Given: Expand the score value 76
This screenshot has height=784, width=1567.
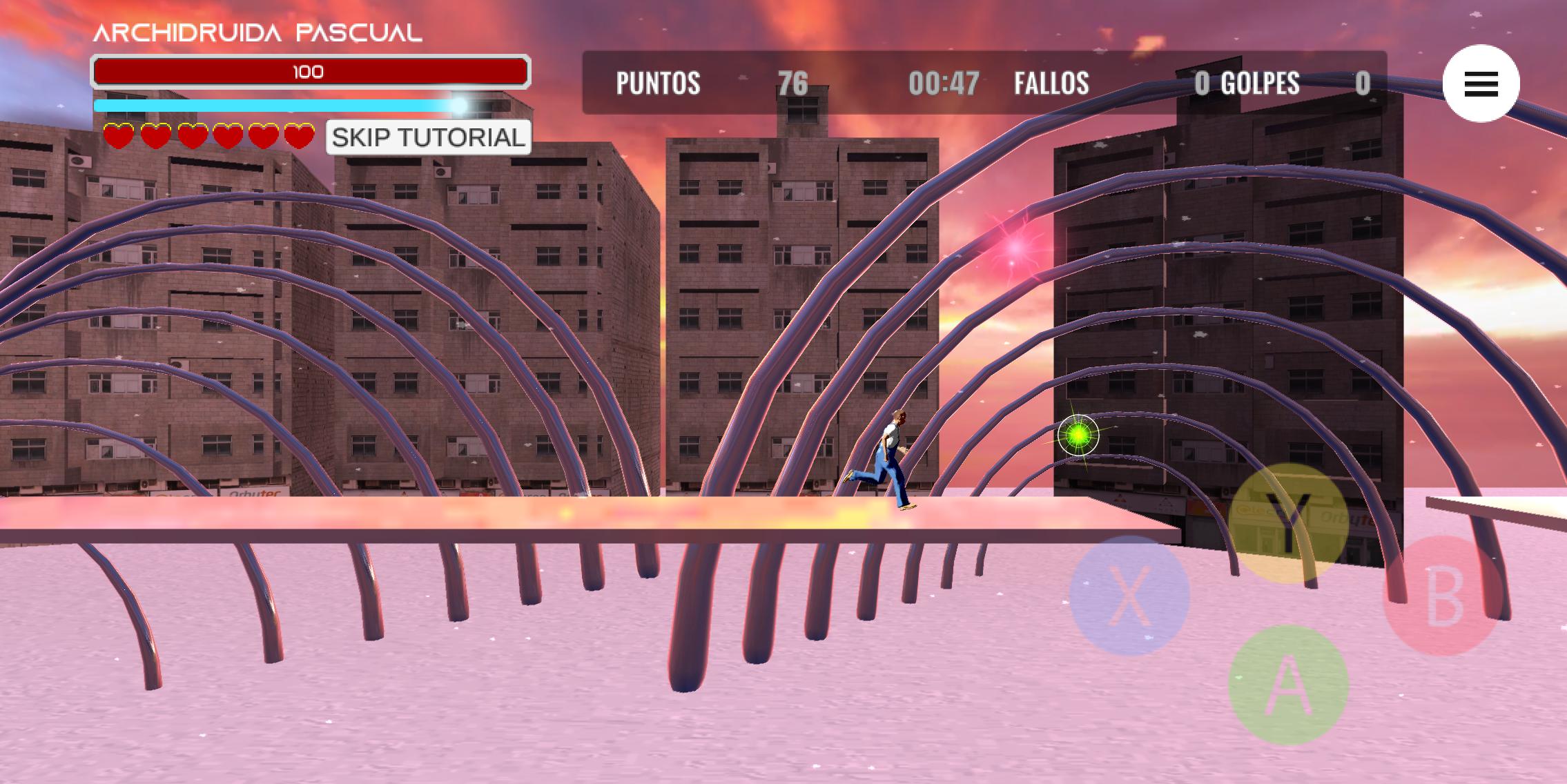Looking at the screenshot, I should pos(792,83).
